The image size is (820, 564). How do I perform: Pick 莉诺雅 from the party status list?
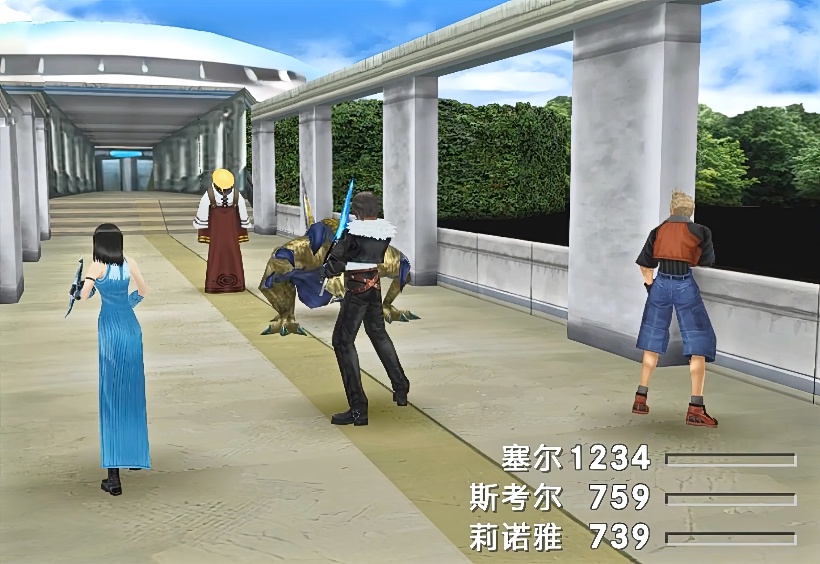click(516, 537)
